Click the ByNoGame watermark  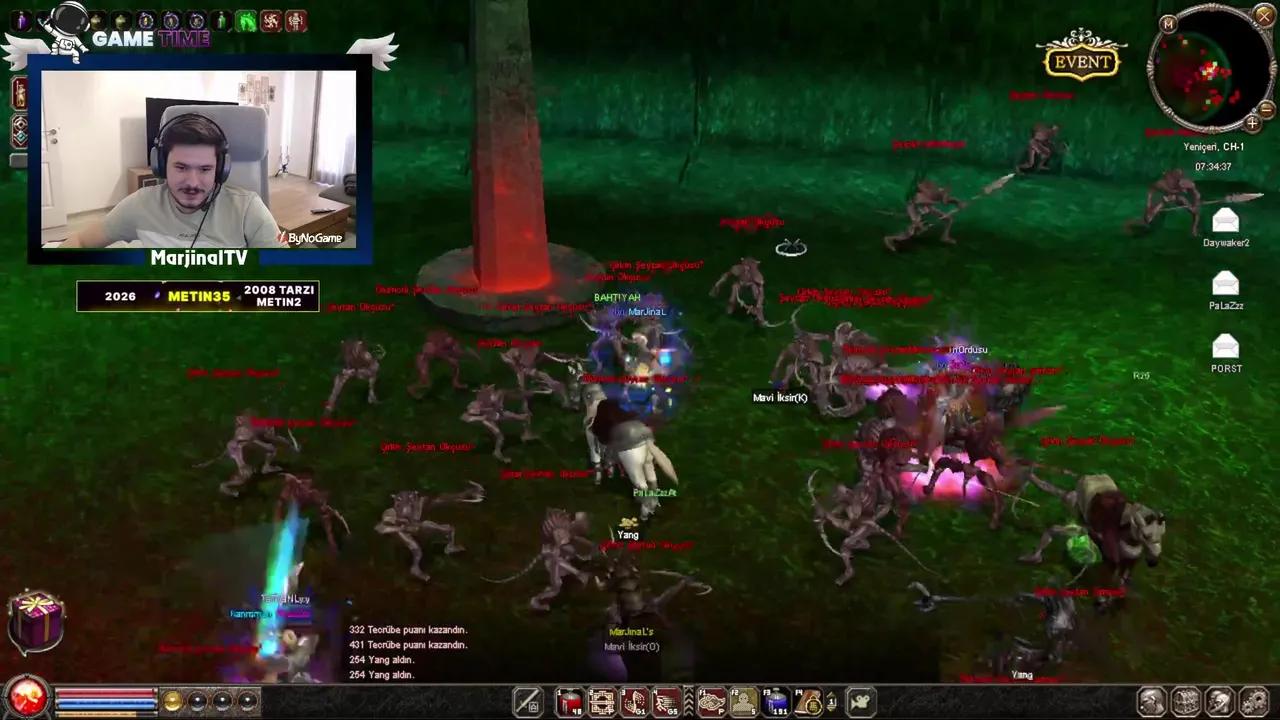(315, 238)
